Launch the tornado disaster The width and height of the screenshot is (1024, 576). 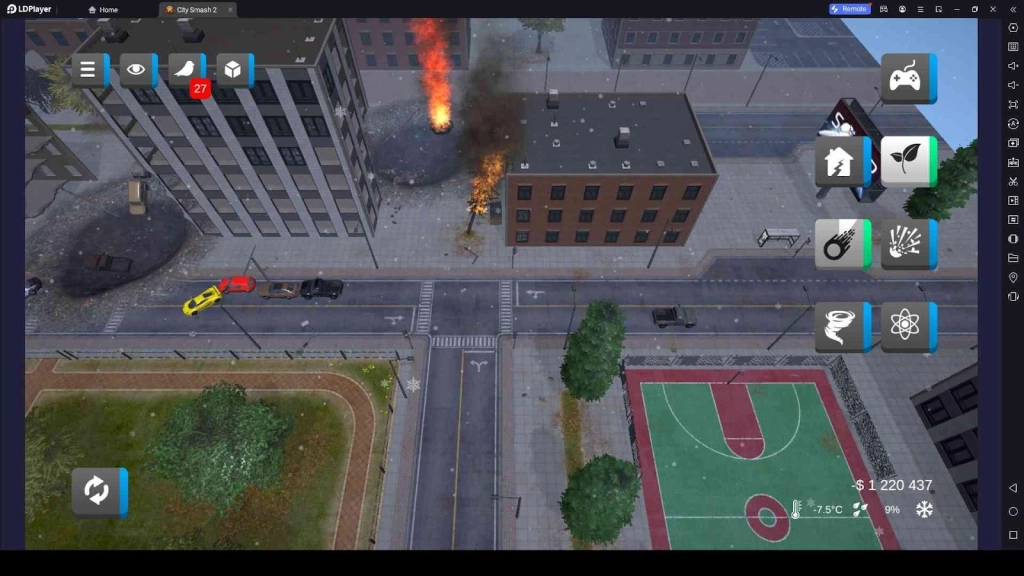840,326
